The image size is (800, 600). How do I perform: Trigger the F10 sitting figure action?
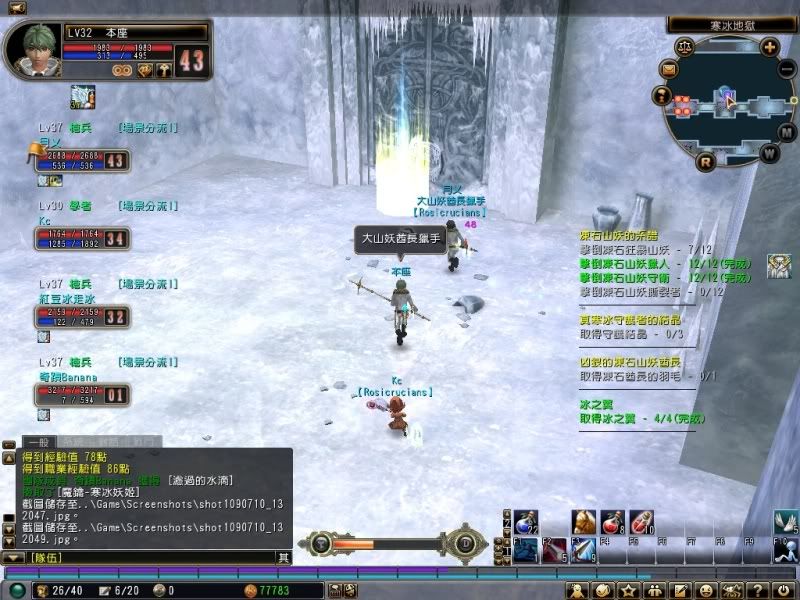pyautogui.click(x=787, y=550)
